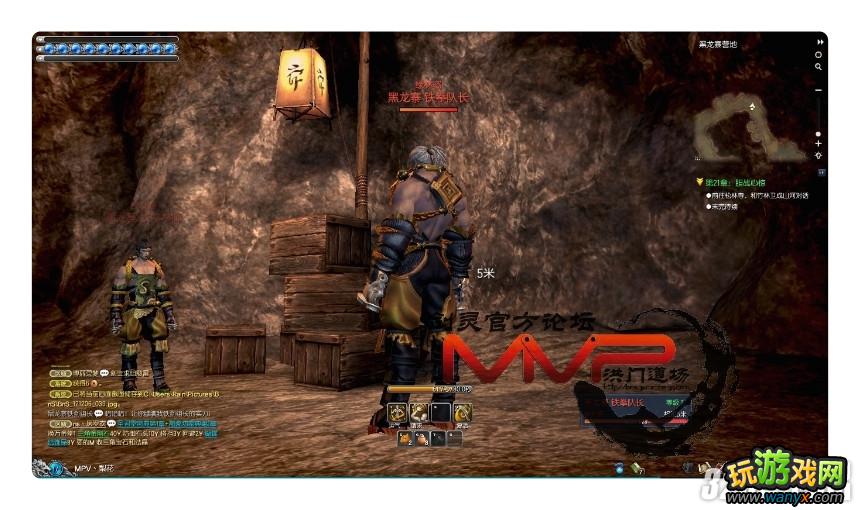Click the magnifier icon beside the minimap

tap(819, 67)
